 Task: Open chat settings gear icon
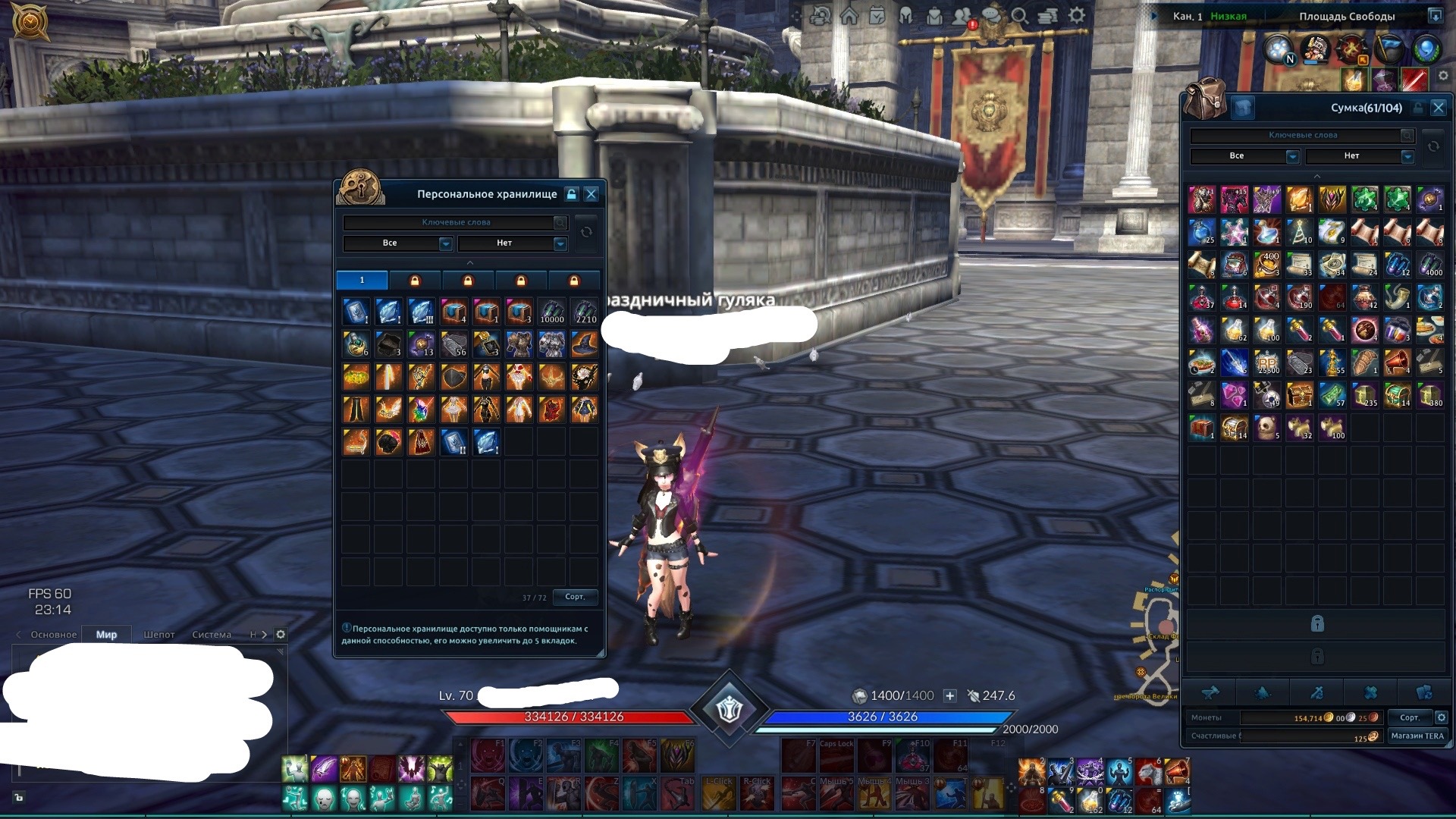point(281,635)
